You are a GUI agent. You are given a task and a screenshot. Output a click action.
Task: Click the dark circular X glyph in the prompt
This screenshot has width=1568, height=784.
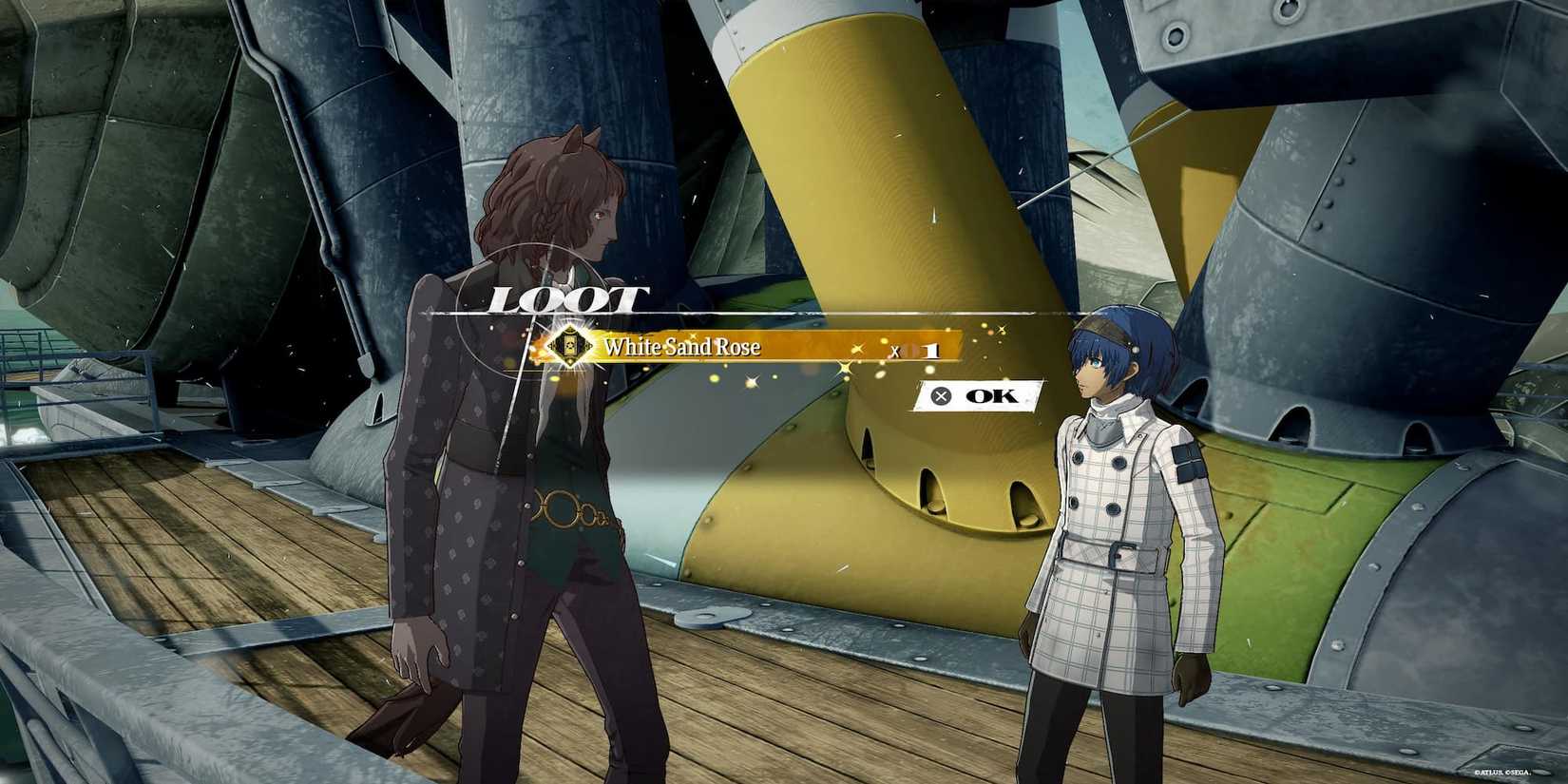(944, 396)
